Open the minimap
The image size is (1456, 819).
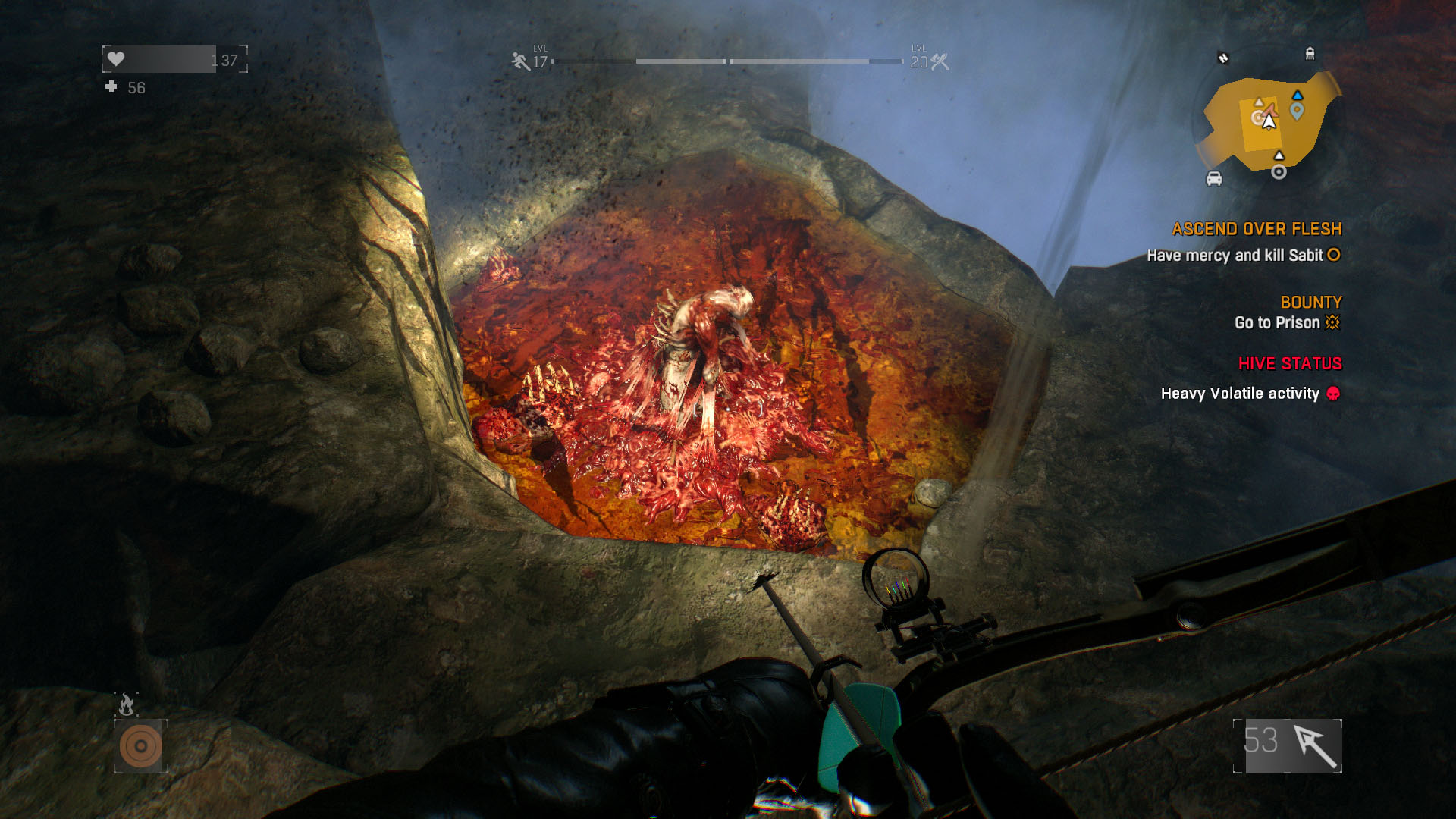tap(1268, 121)
